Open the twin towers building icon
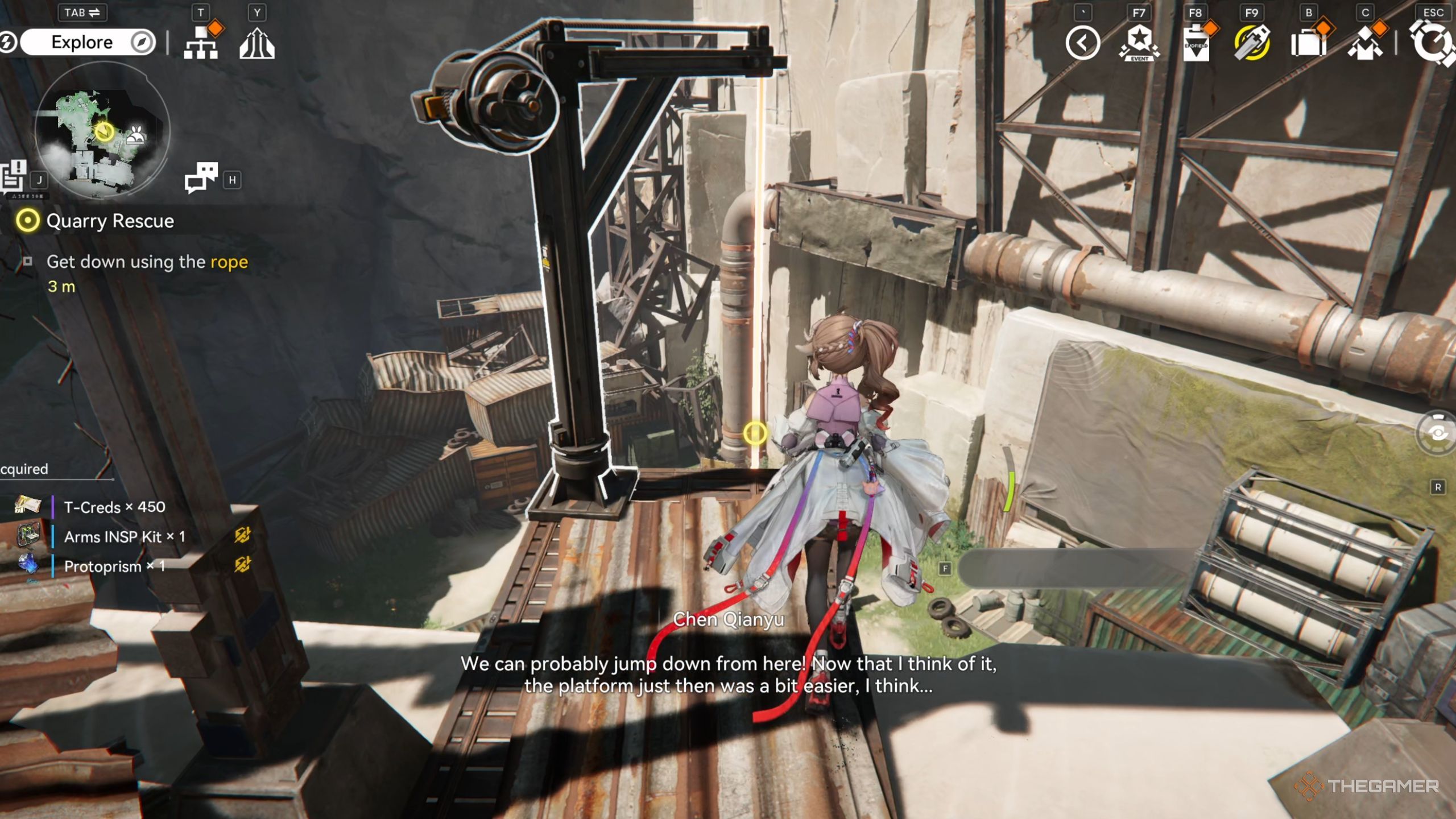 (257, 43)
